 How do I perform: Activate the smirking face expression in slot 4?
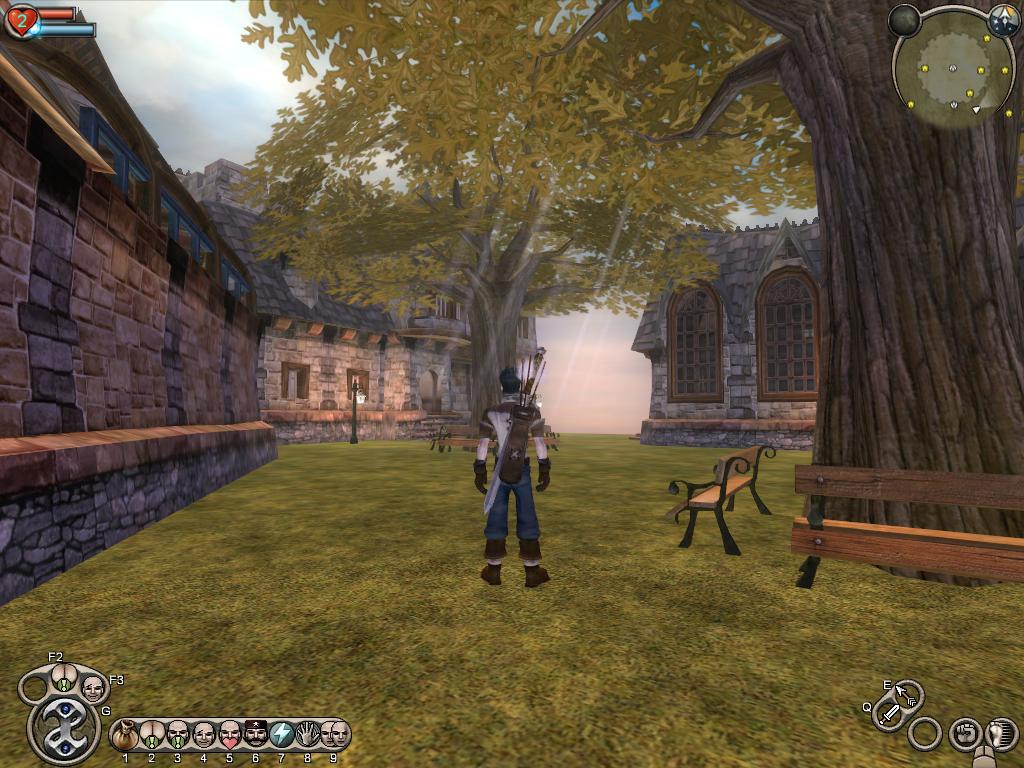[204, 736]
